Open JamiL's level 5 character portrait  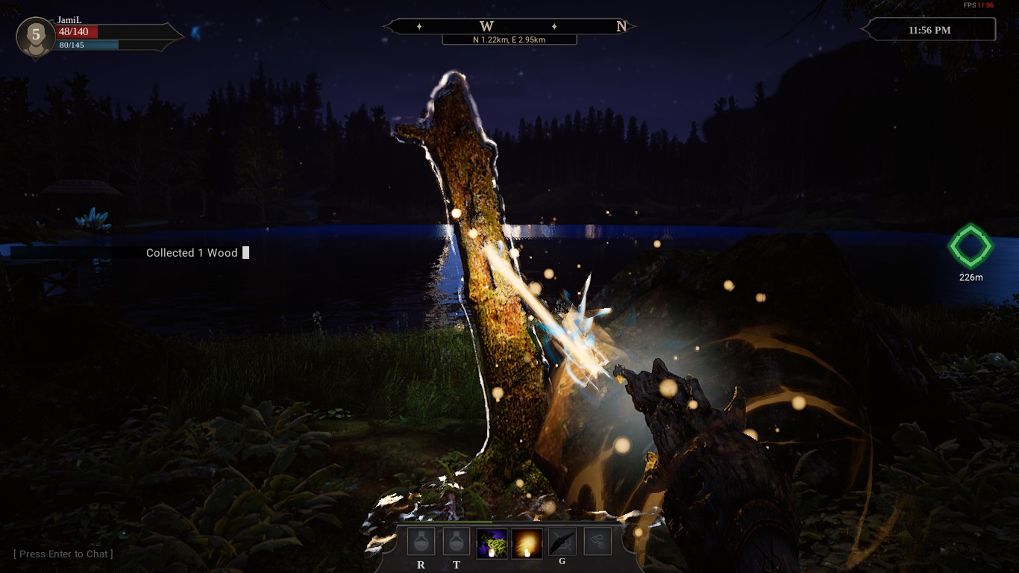pos(36,37)
